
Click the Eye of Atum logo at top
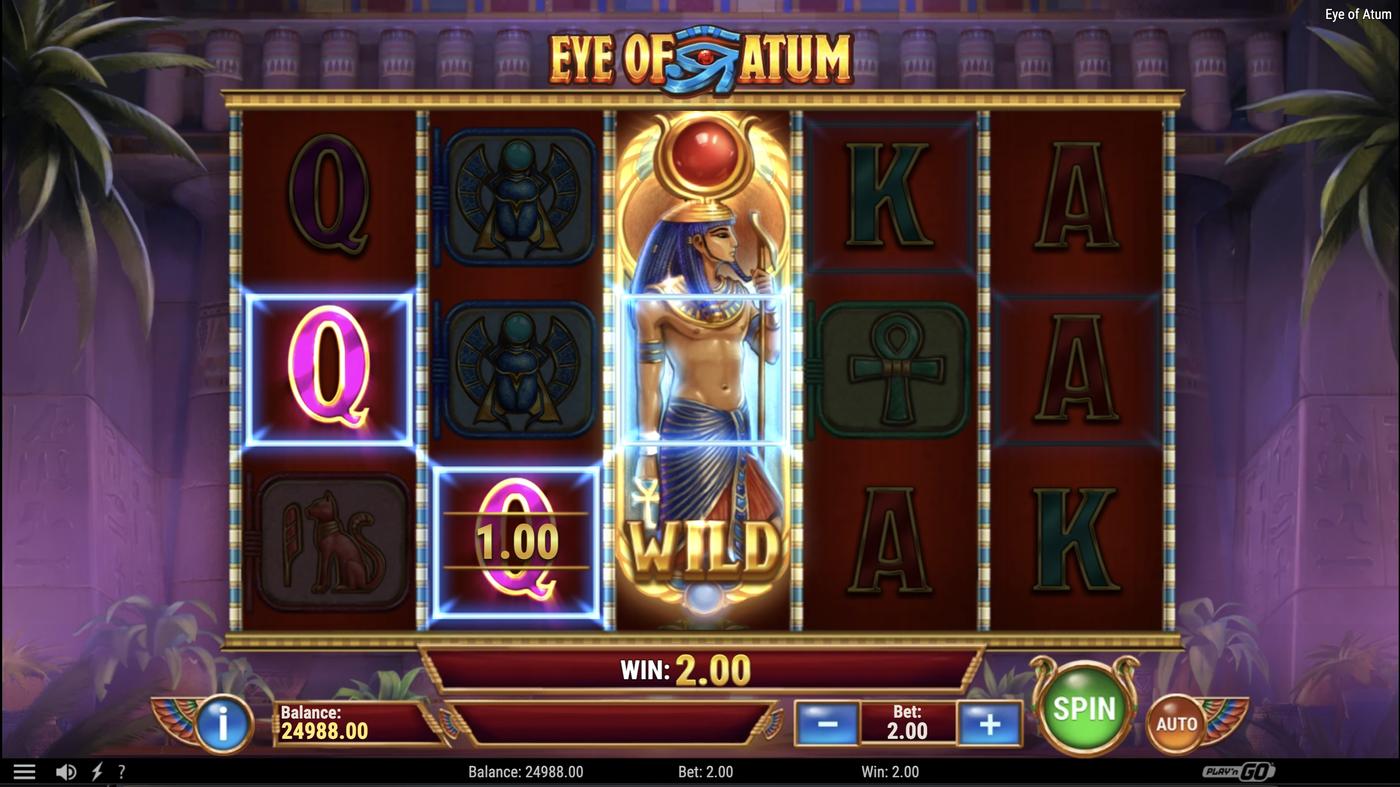click(x=700, y=57)
